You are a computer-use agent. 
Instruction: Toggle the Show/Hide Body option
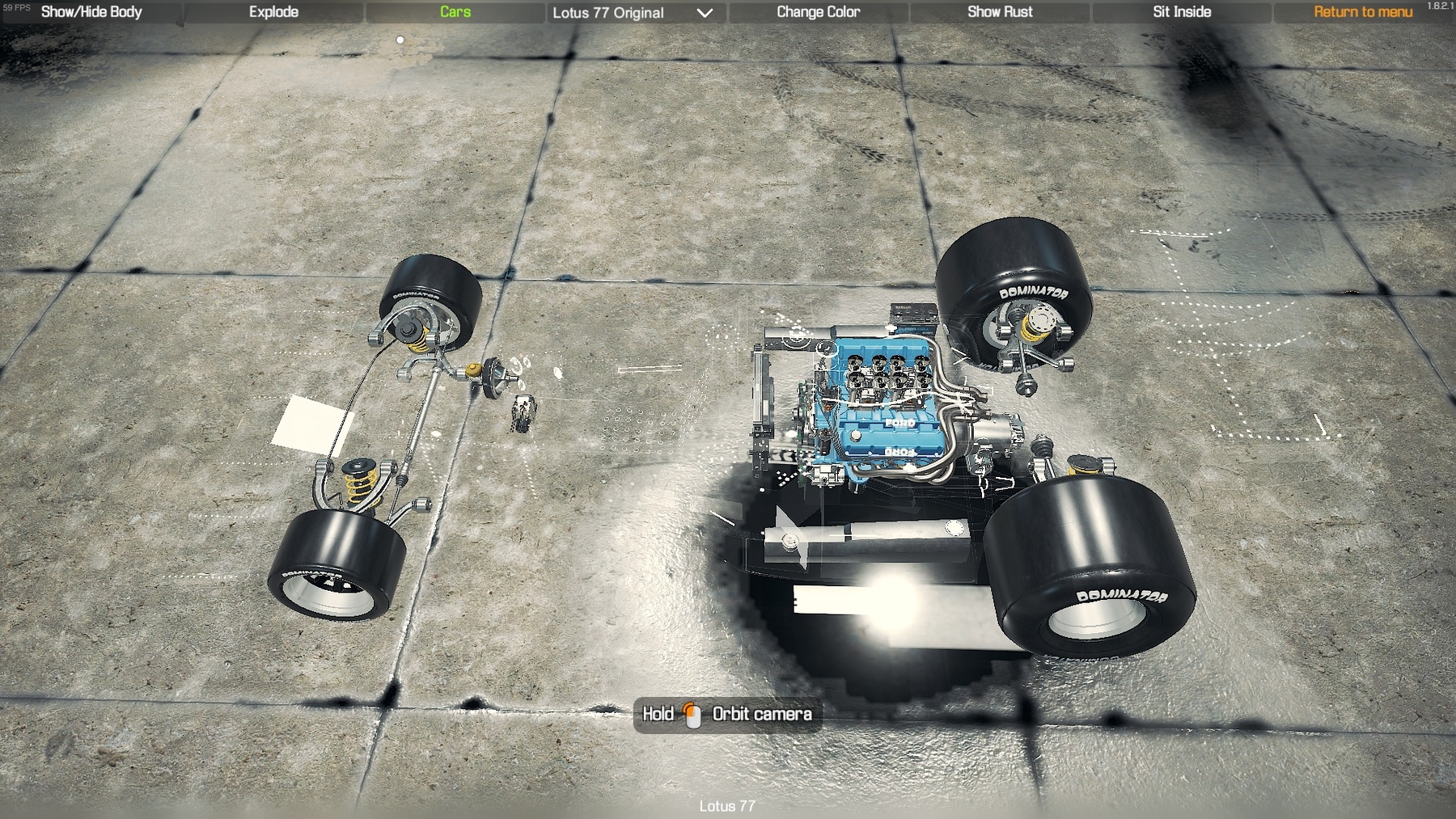(91, 12)
